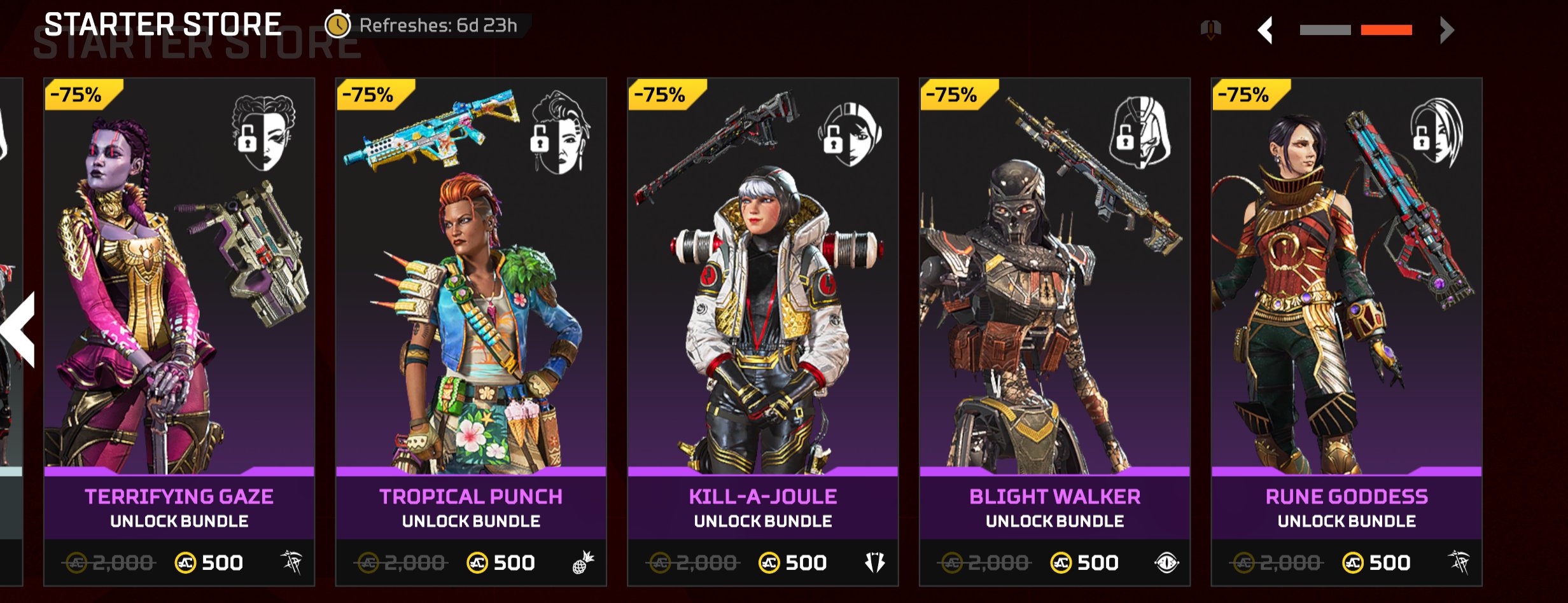Select the Tropical Punch unlock bundle
The image size is (1568, 603).
[471, 331]
